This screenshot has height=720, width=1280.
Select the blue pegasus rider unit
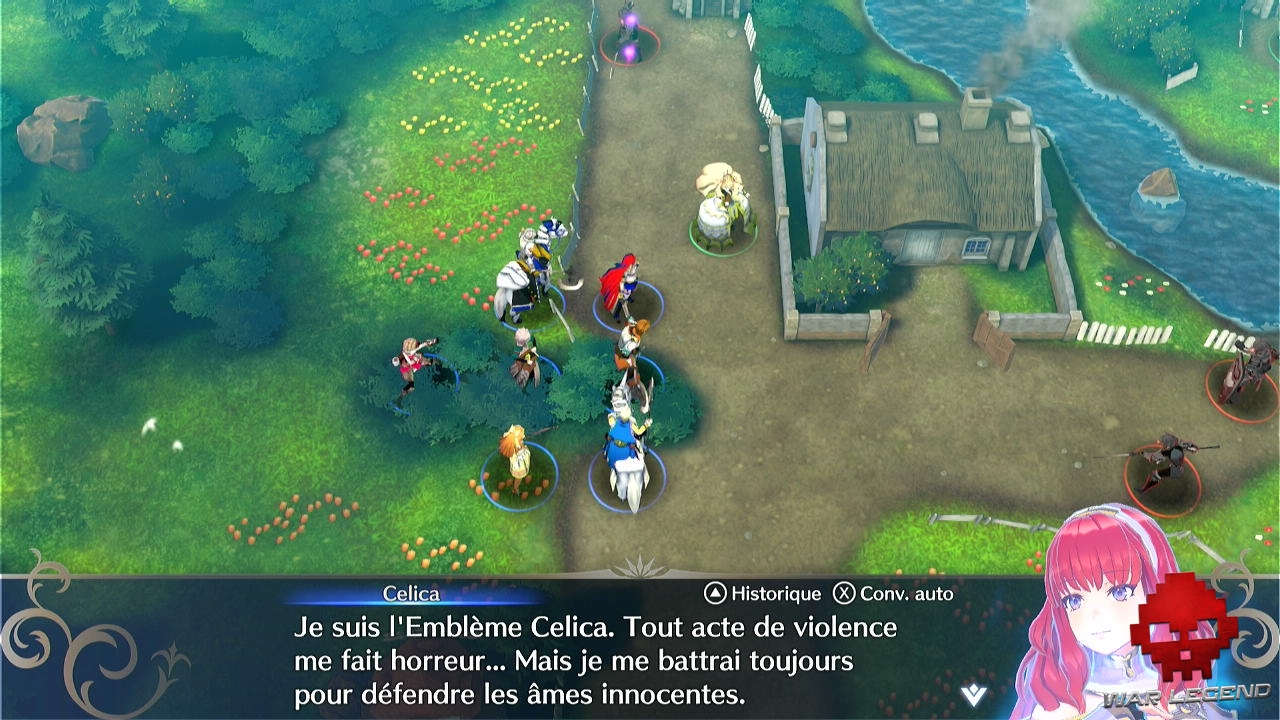click(625, 440)
